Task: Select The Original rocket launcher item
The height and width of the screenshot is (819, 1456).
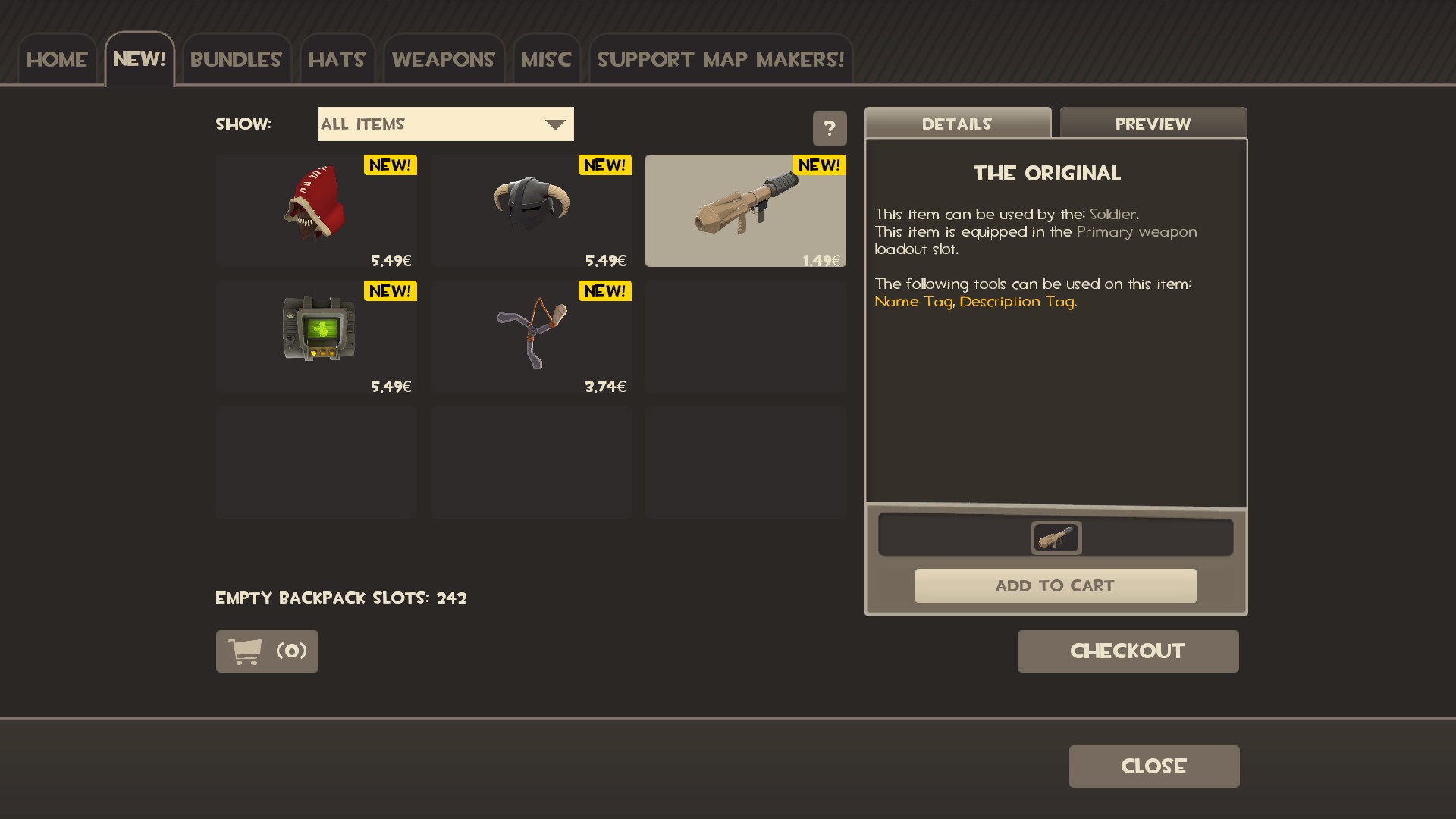Action: [x=745, y=210]
